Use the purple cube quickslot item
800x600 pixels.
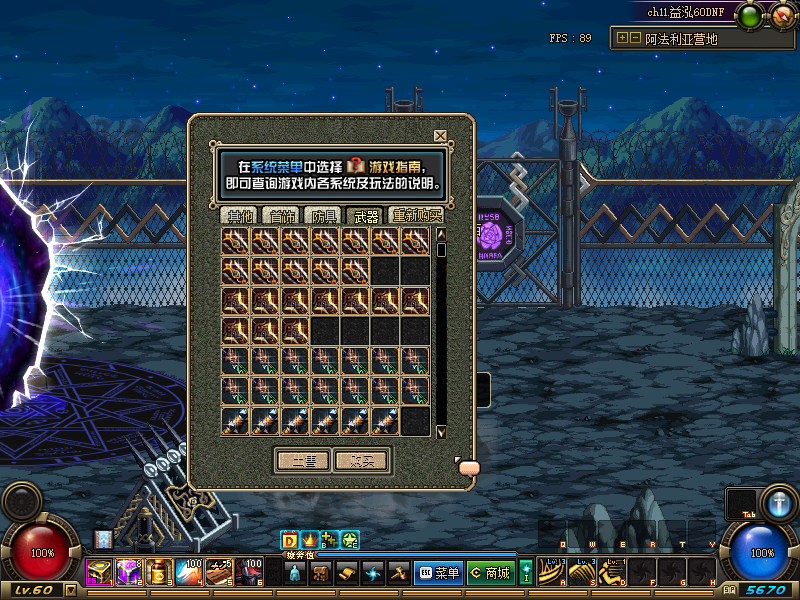pyautogui.click(x=129, y=573)
